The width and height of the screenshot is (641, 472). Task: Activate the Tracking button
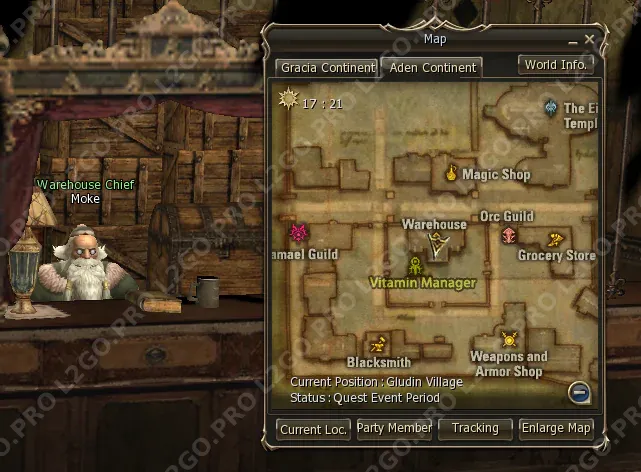[475, 428]
